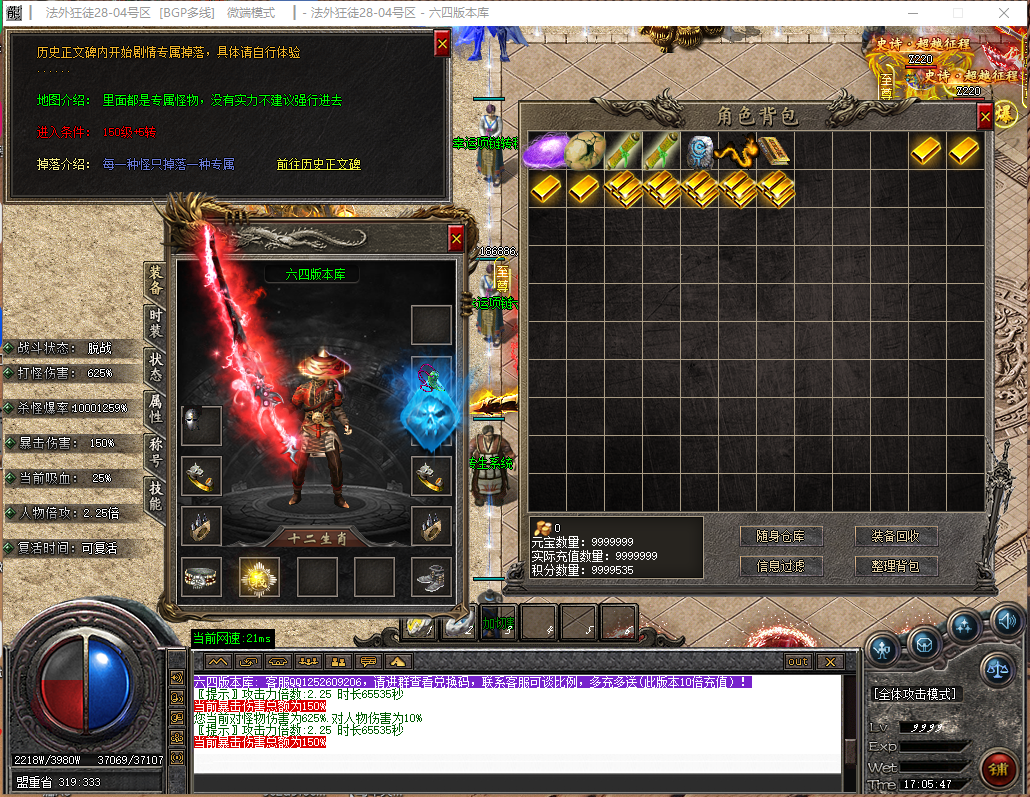Sort the backpack with 整理背包
Screen dimensions: 1030x797
[896, 566]
